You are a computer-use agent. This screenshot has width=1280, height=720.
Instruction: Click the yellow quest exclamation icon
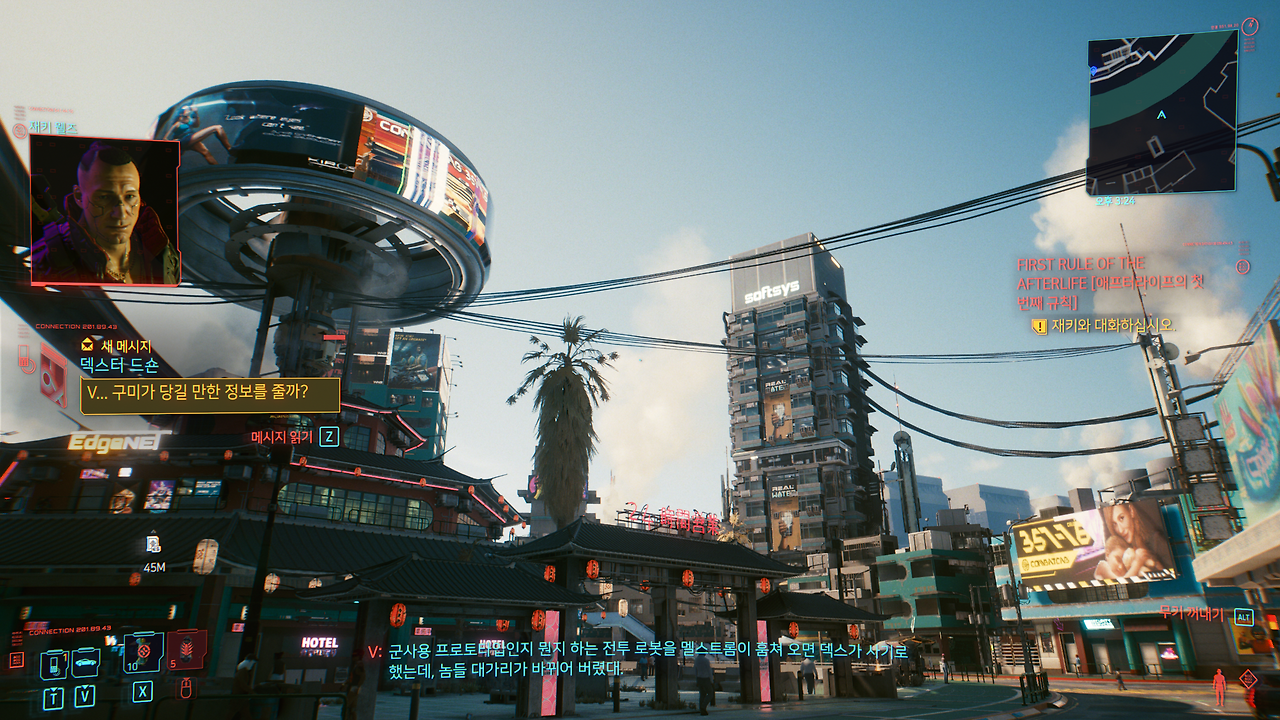tap(1040, 325)
